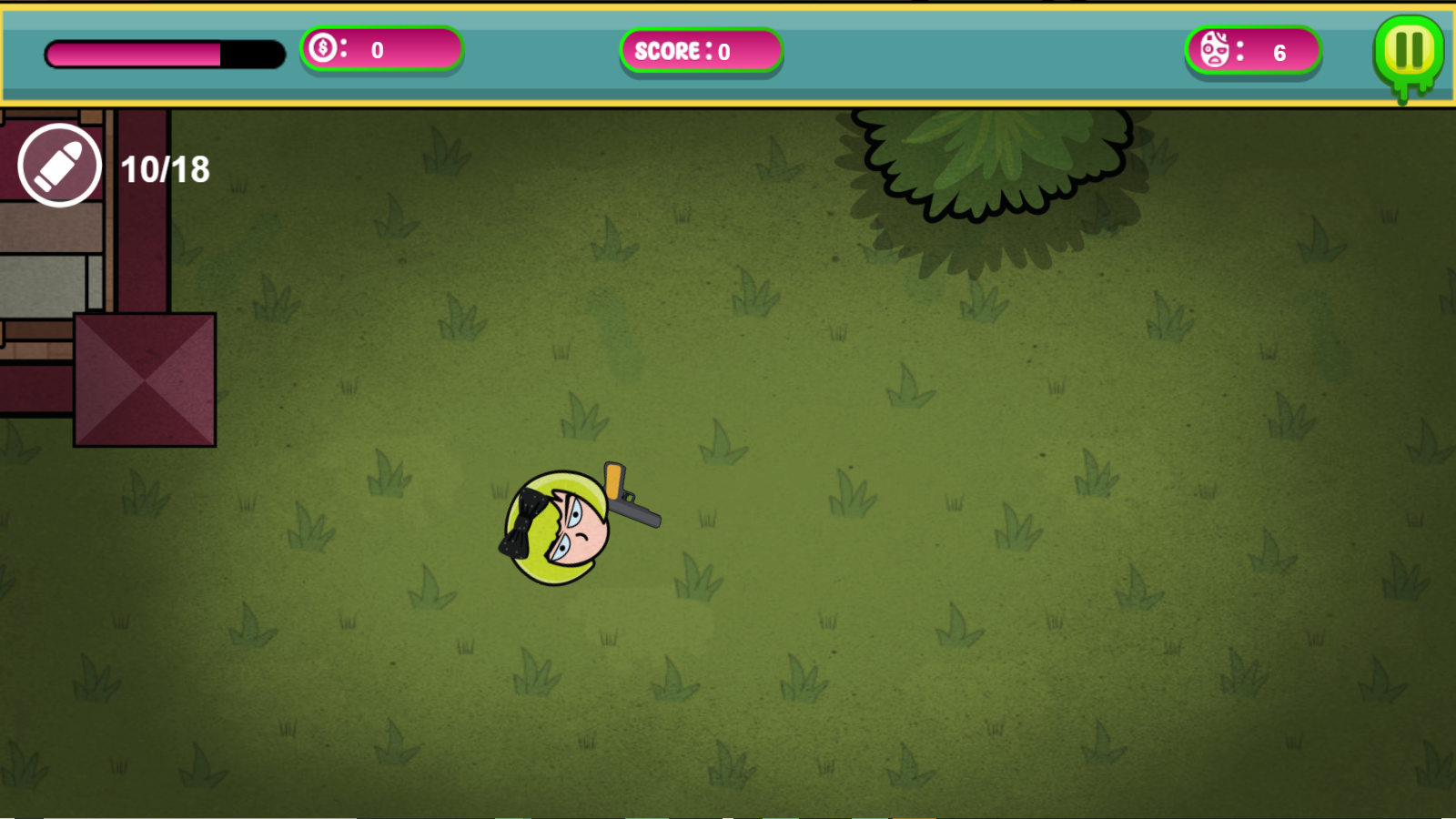1456x819 pixels.
Task: Click the player character's head
Action: (560, 528)
